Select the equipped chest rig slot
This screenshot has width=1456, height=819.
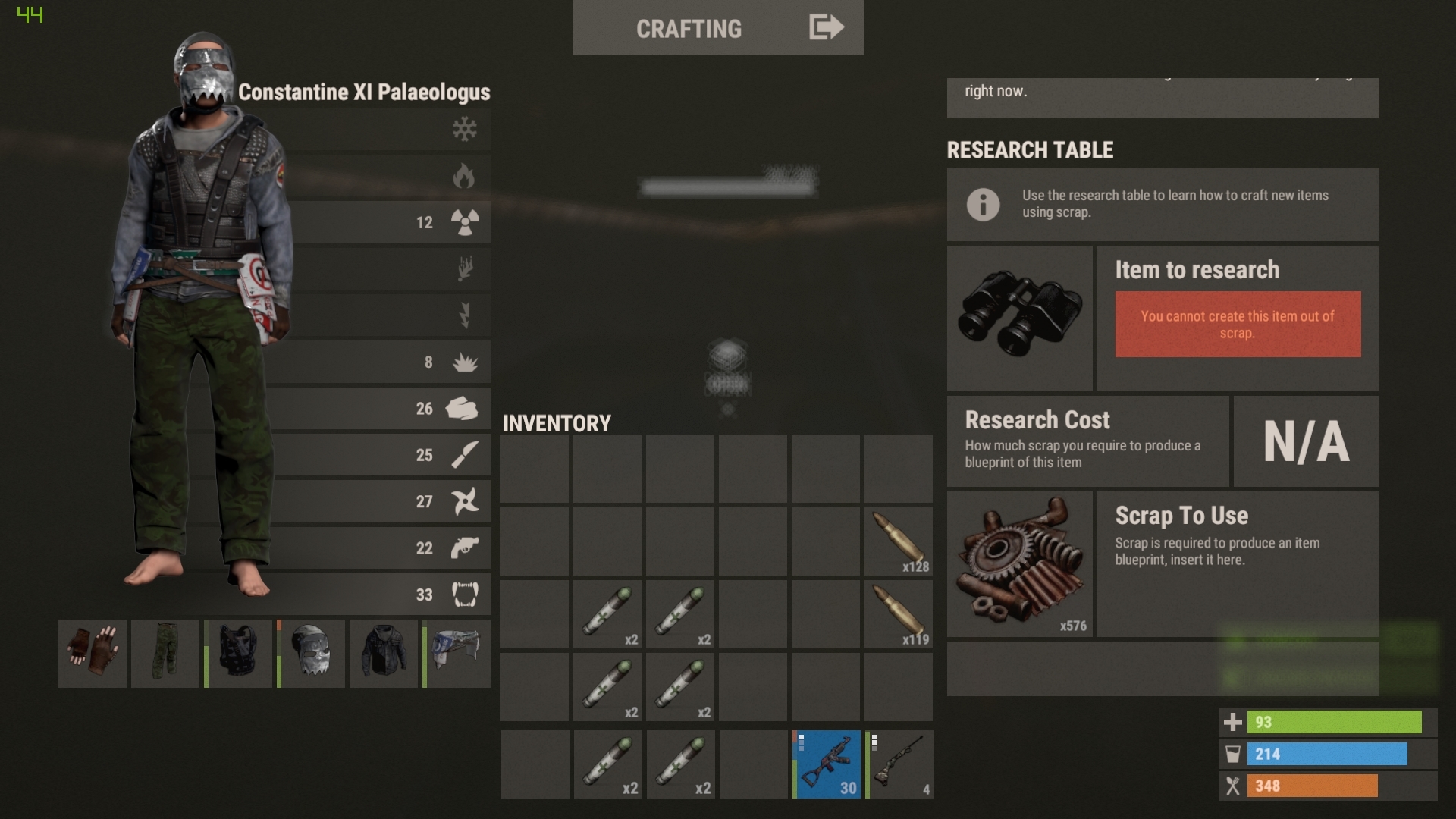click(238, 654)
